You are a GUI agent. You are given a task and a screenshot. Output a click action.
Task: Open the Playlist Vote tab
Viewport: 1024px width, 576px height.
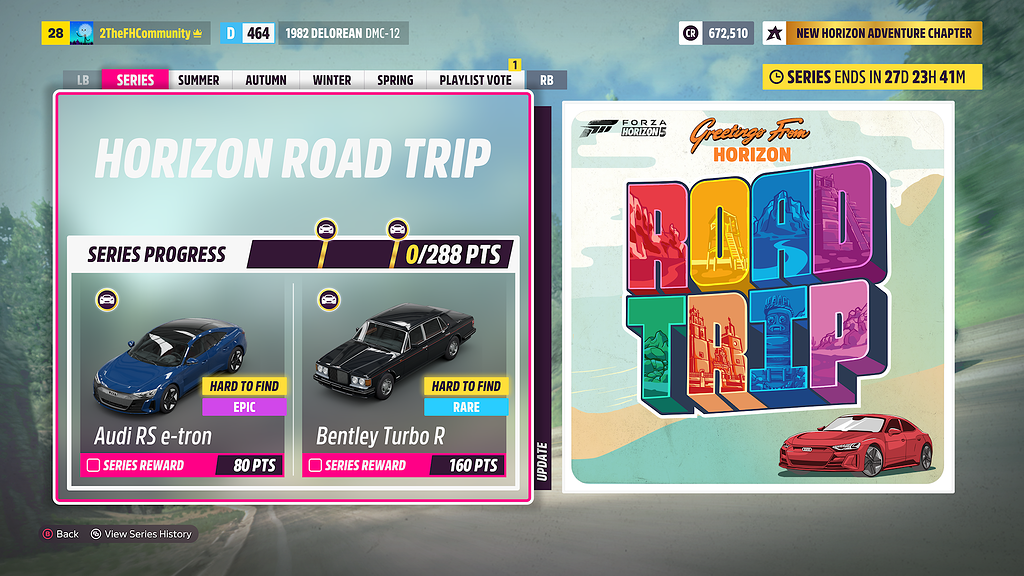[x=475, y=80]
